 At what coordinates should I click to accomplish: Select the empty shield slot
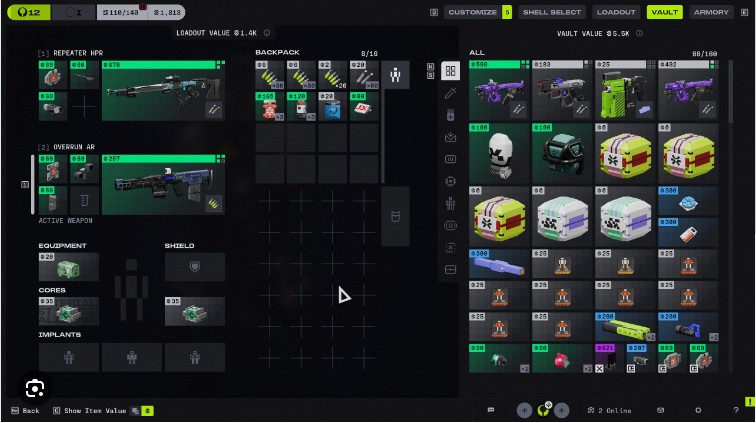(194, 267)
